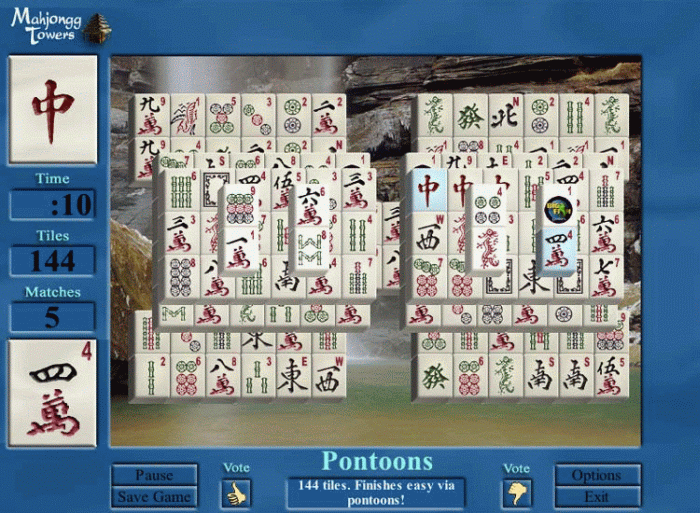This screenshot has width=700, height=513.
Task: Select the colorful globe tile
Action: [558, 208]
